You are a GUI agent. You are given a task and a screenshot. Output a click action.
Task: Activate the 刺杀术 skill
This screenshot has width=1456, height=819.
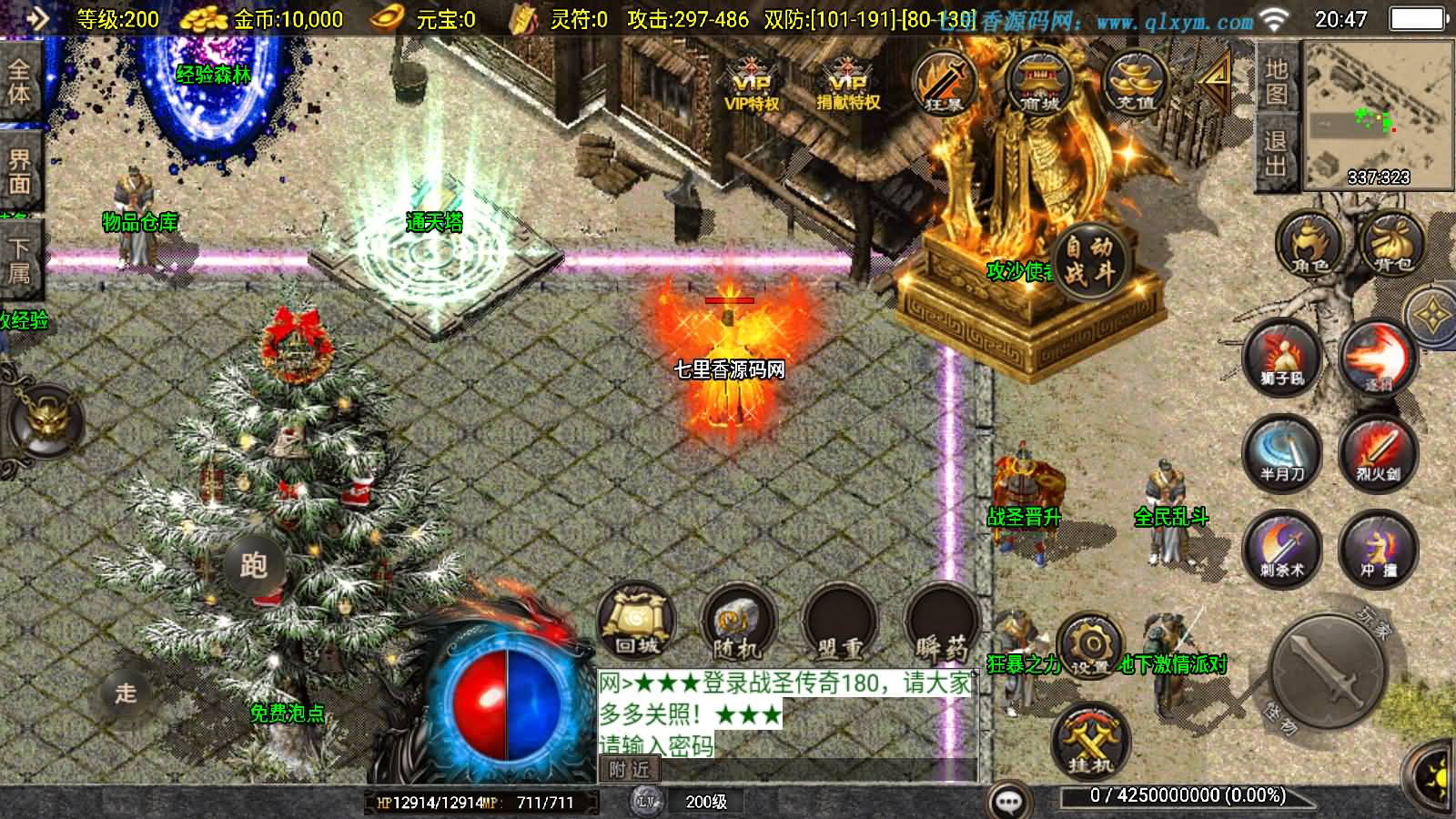click(1282, 550)
